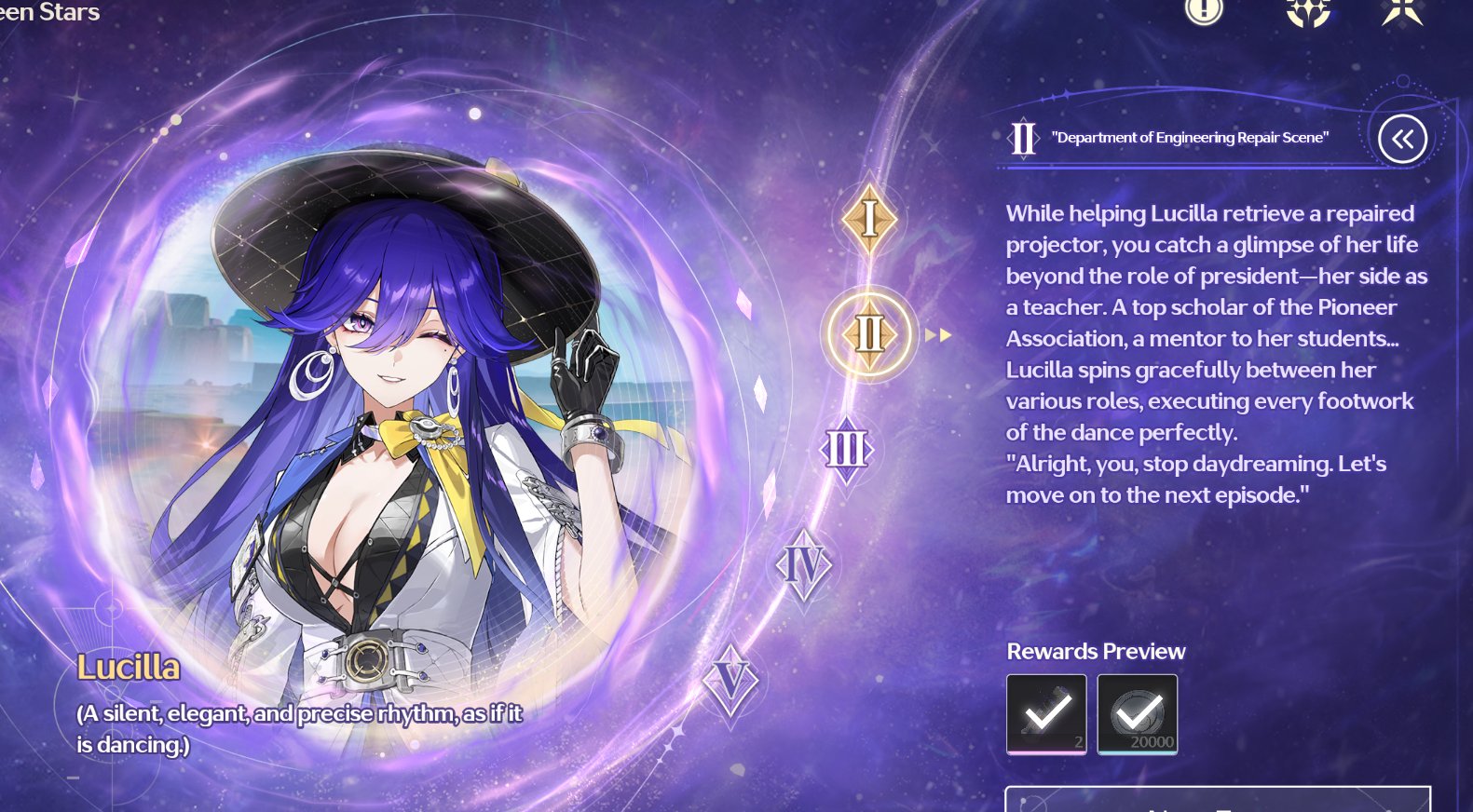
Task: View the claimed 20000 coin reward
Action: click(1137, 714)
